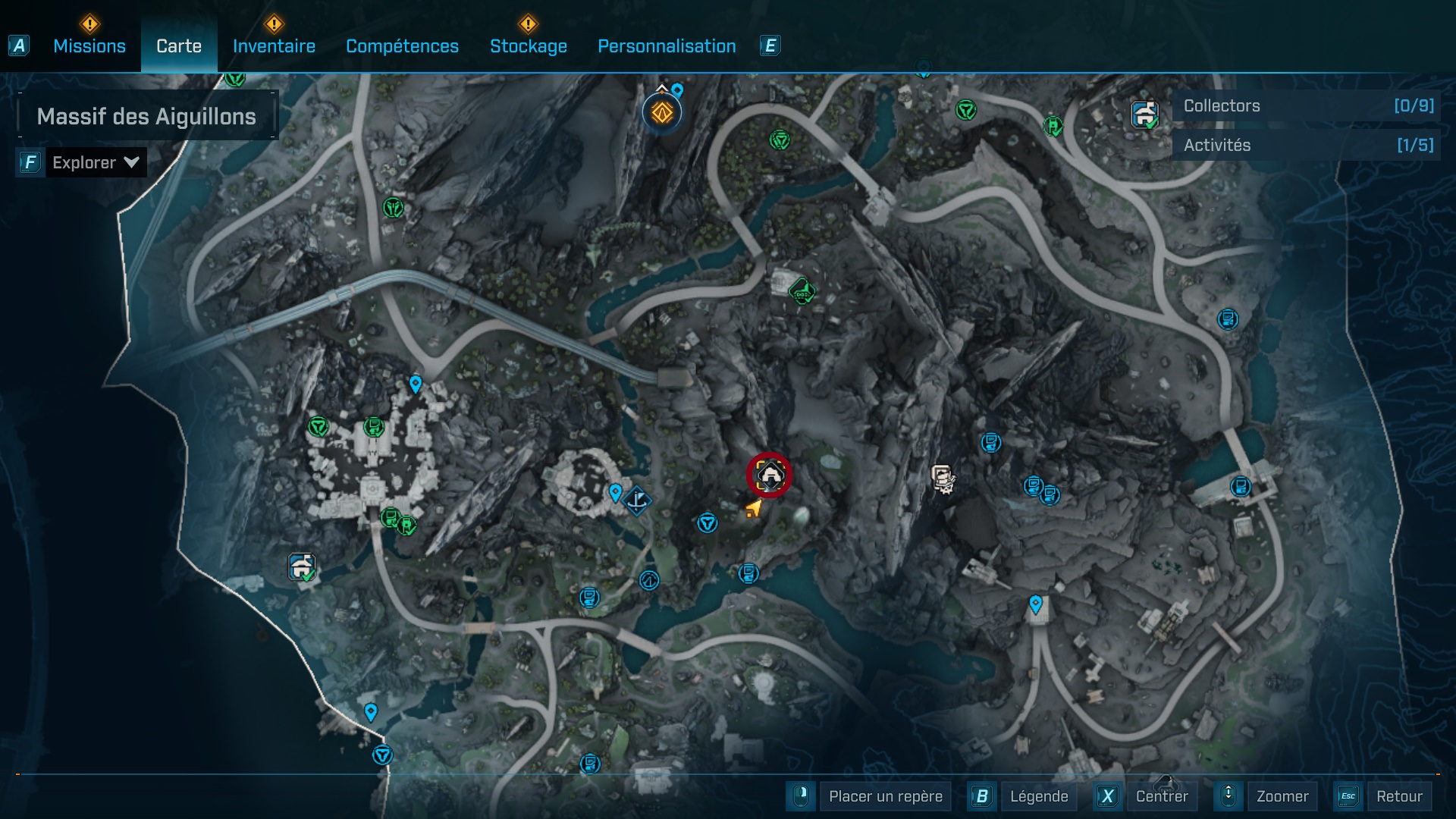
Task: Switch to the Missions tab
Action: [x=89, y=46]
